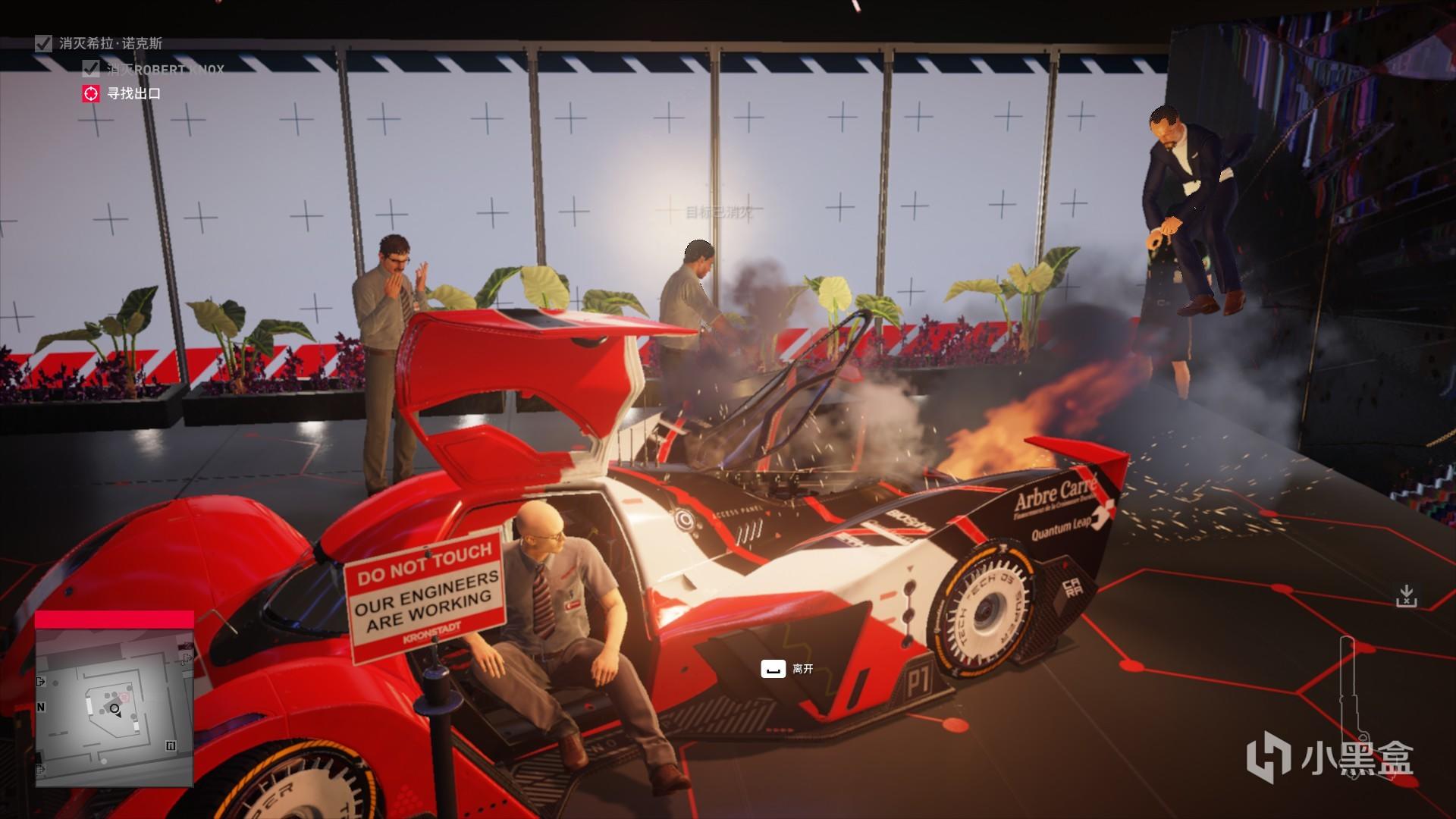Select the 寻找出口 objective
The width and height of the screenshot is (1456, 819).
coord(133,94)
